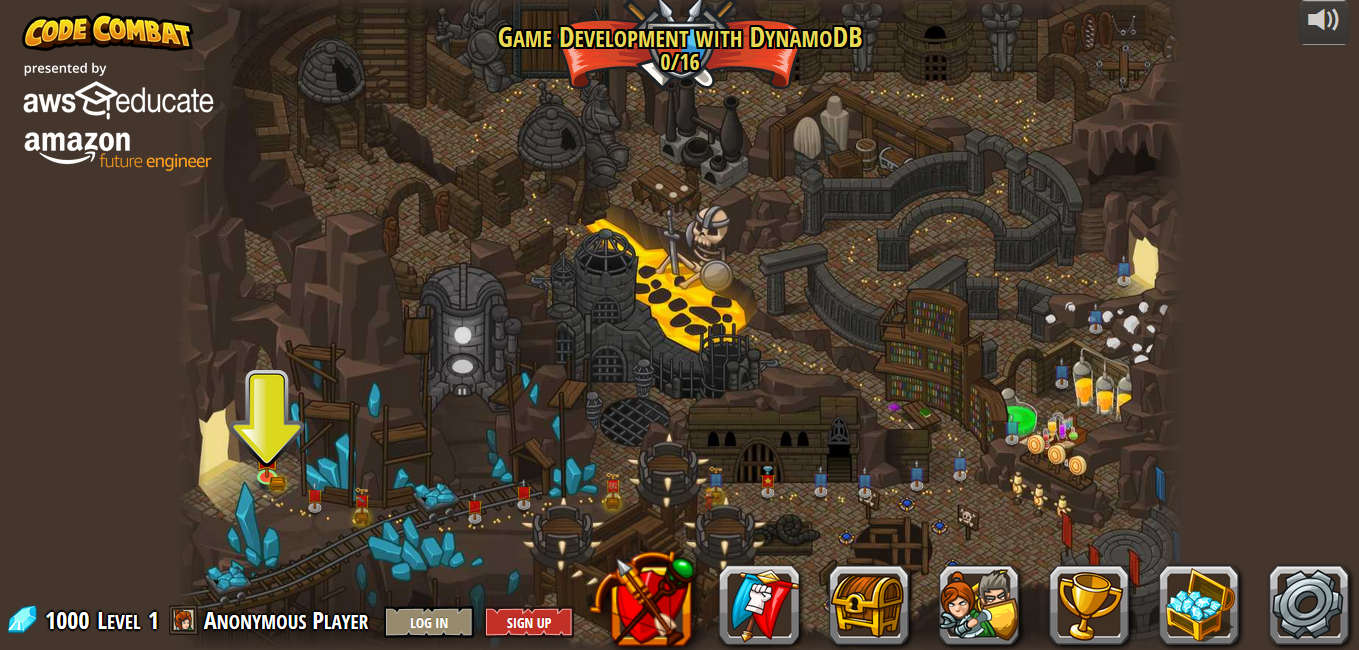Click the AWS Educate logo
The height and width of the screenshot is (650, 1359).
(118, 101)
